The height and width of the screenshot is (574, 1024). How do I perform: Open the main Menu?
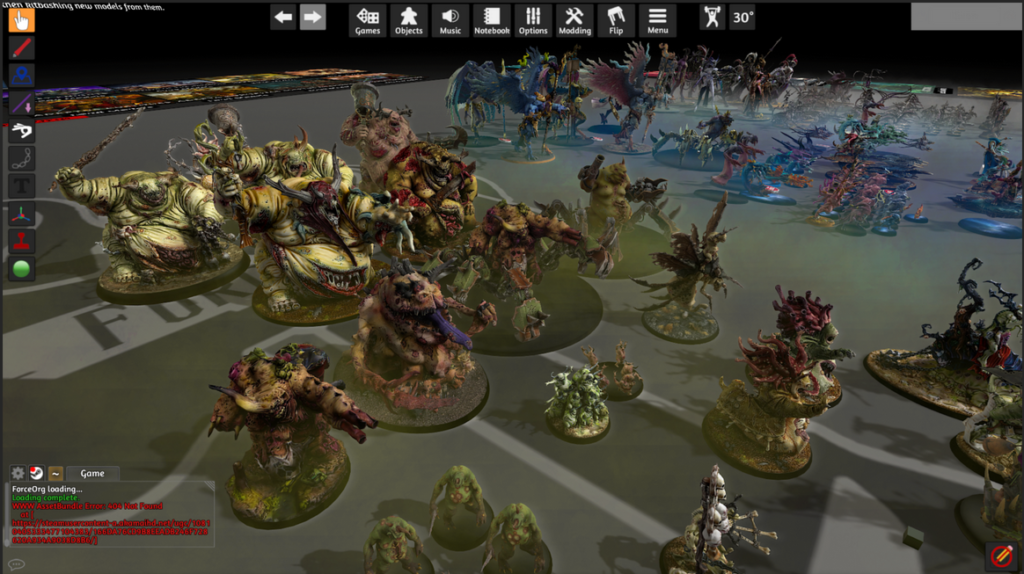[657, 20]
